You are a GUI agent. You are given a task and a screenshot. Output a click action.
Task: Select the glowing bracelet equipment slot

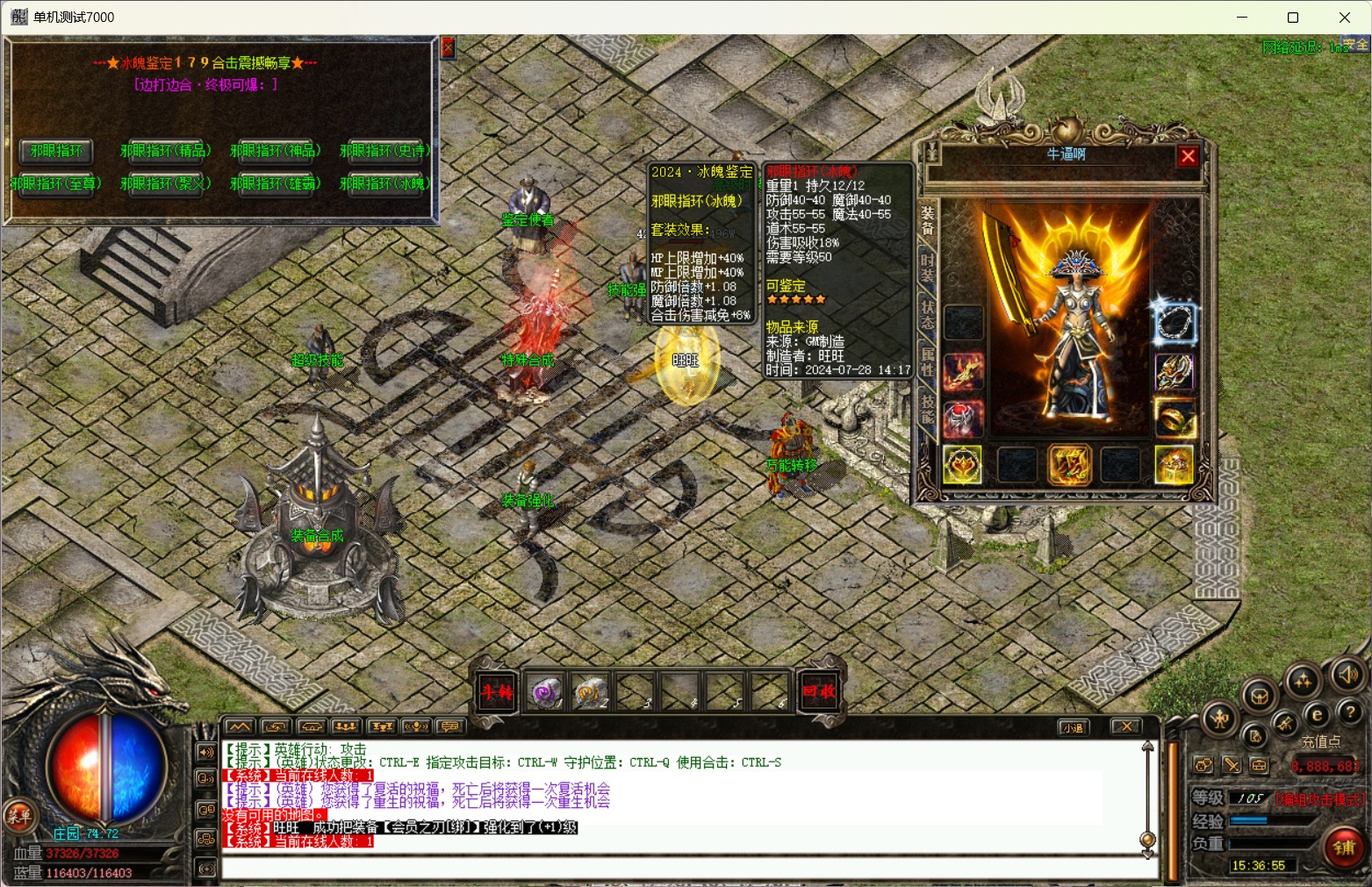pyautogui.click(x=1174, y=323)
